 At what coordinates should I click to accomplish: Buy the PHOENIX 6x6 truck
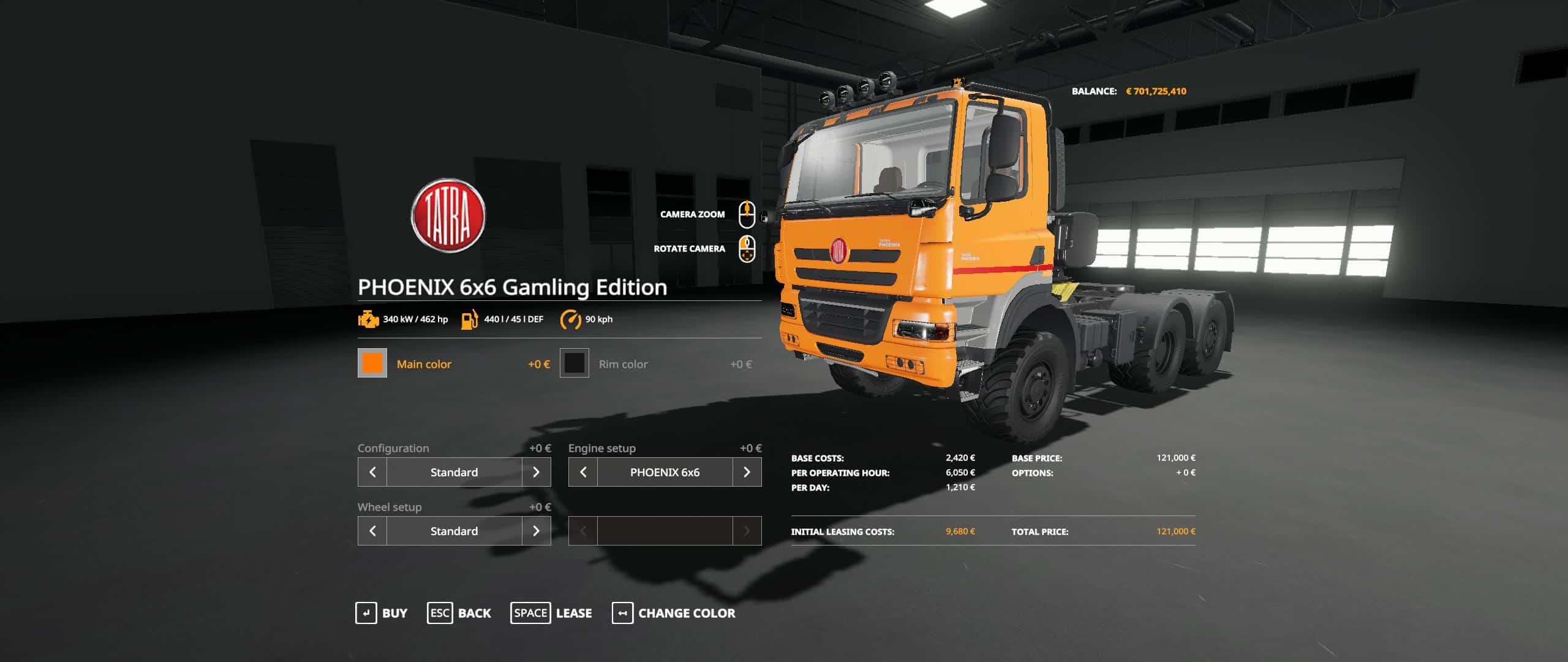tap(381, 613)
